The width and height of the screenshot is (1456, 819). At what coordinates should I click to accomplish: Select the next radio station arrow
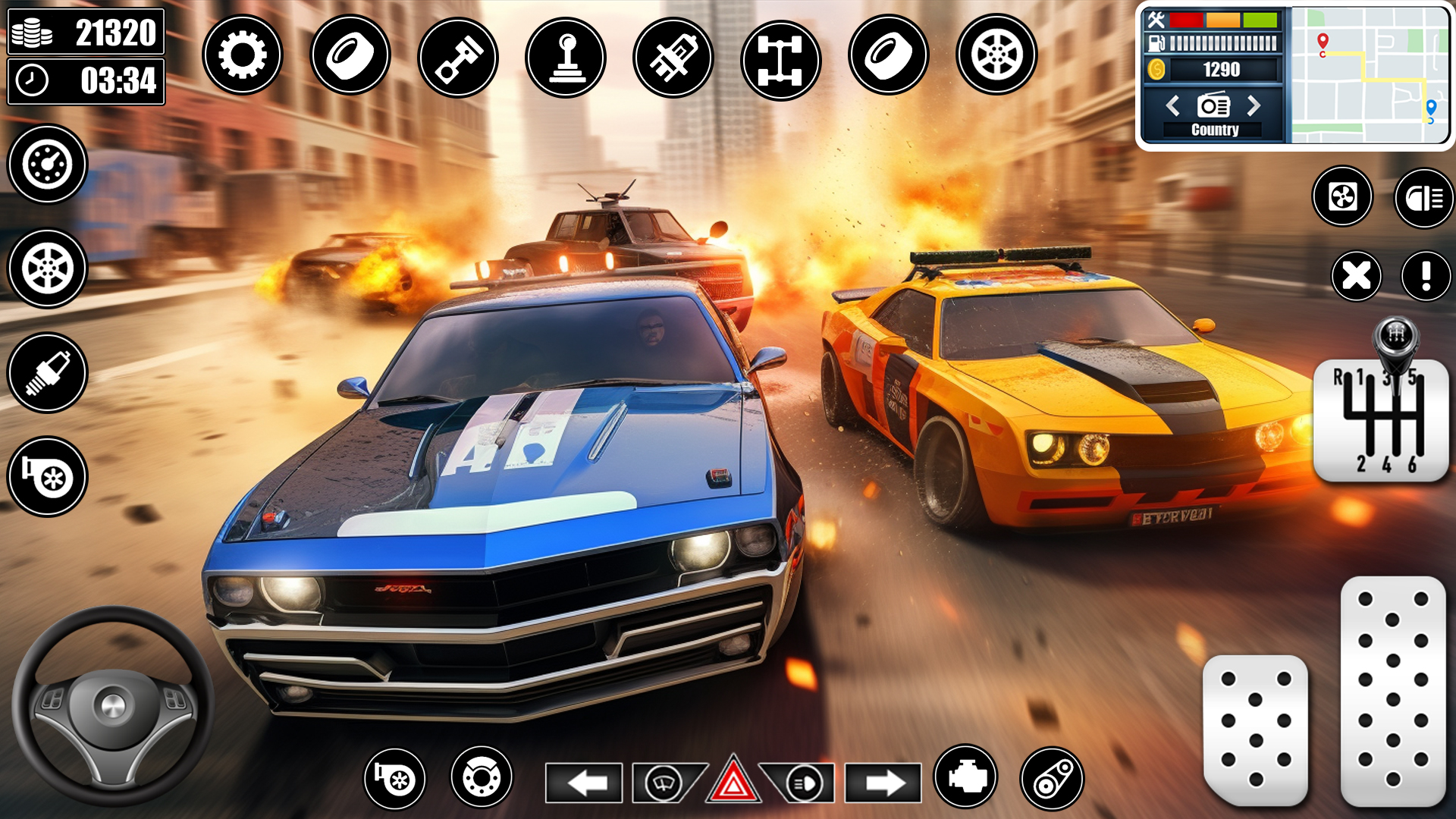(x=1252, y=106)
